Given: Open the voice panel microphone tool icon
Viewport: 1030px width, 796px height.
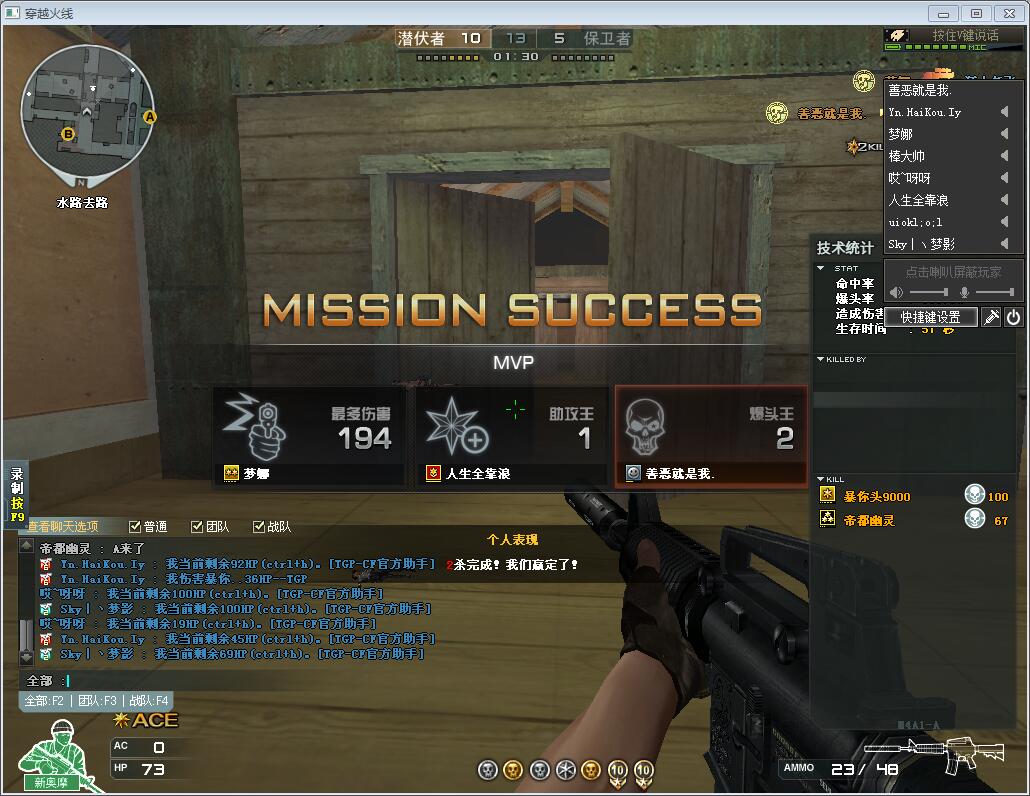Looking at the screenshot, I should 990,317.
